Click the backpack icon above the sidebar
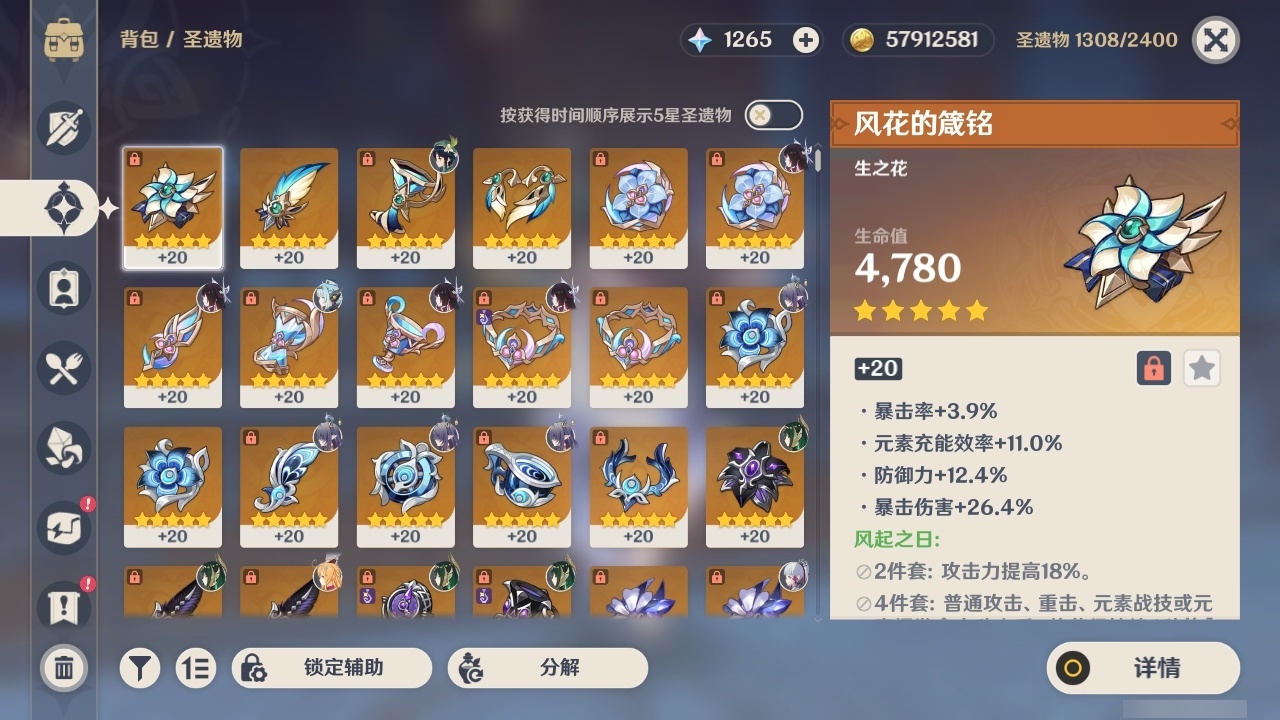 (x=63, y=40)
